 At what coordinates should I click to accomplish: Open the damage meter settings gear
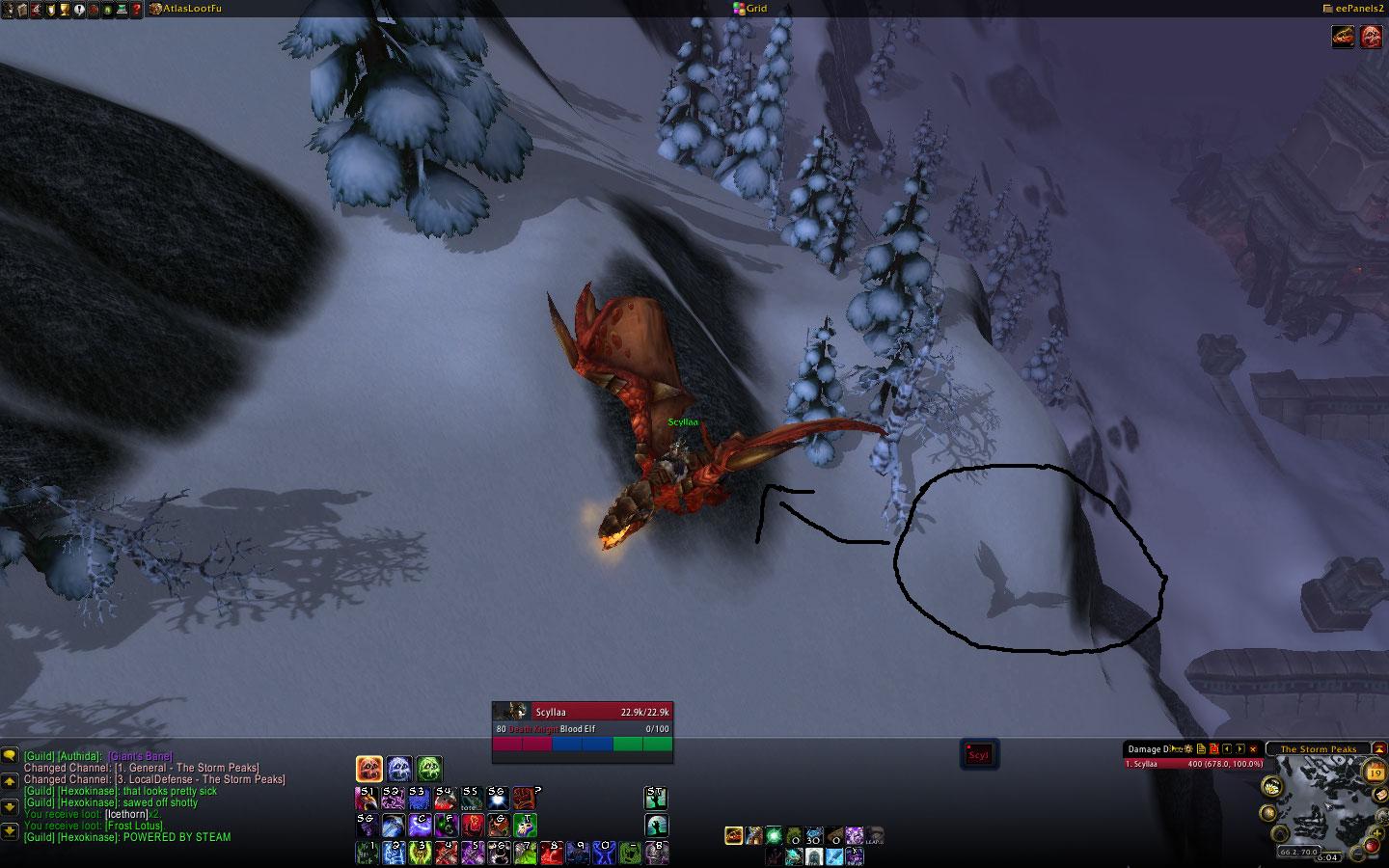pos(1189,748)
